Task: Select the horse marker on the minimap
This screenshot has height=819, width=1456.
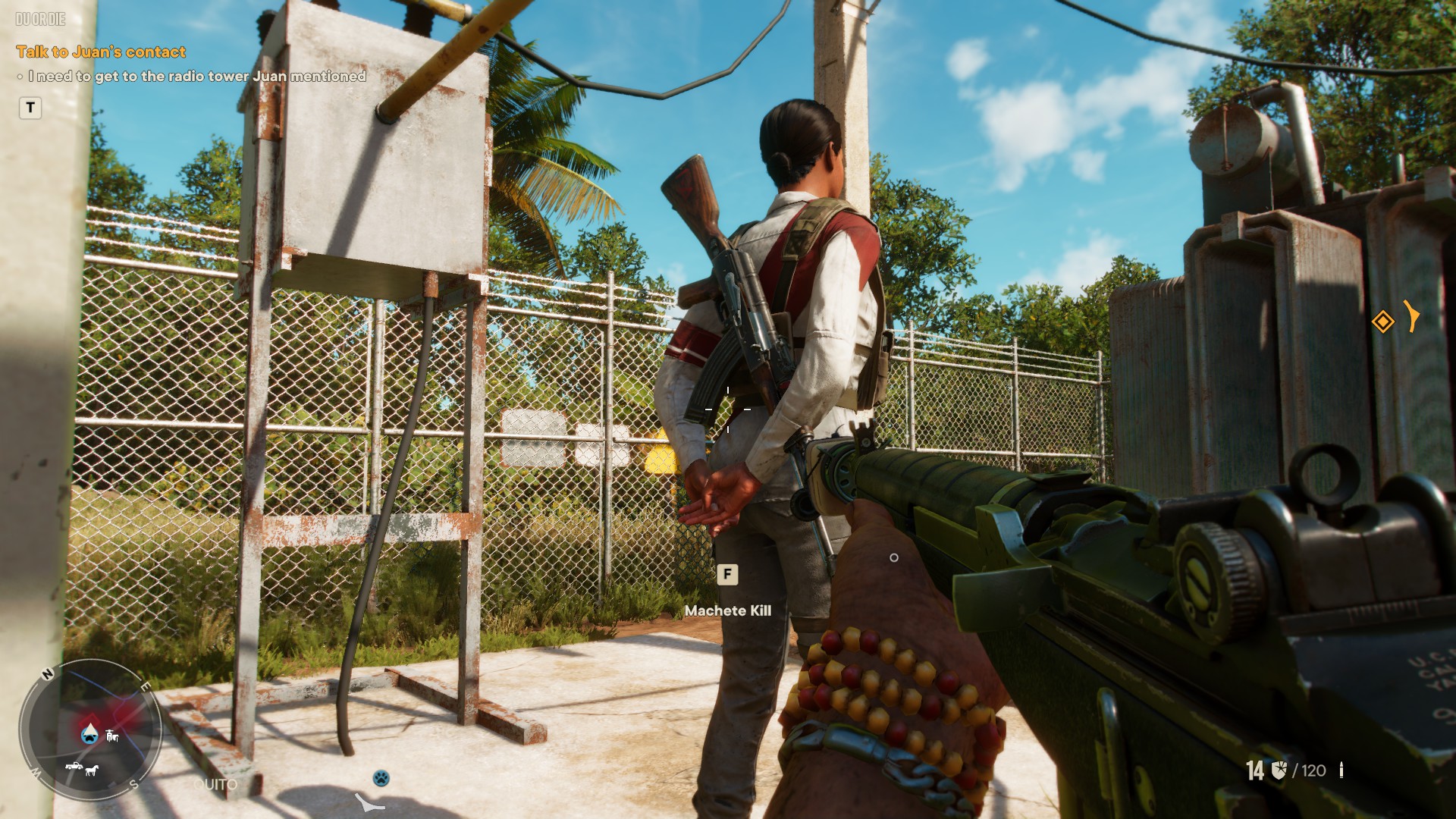Action: tap(92, 770)
